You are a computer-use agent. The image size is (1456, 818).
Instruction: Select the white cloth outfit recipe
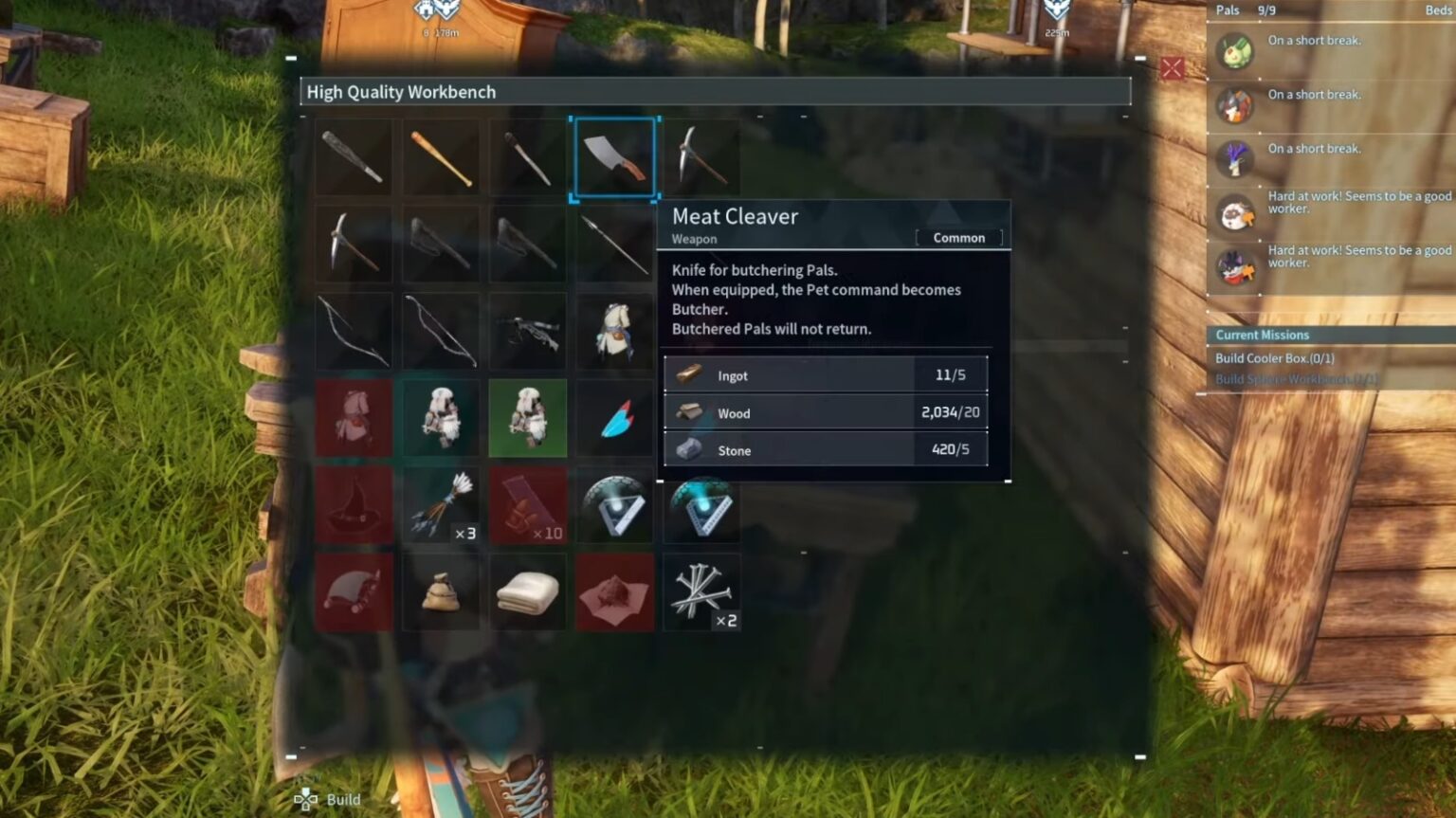(614, 332)
